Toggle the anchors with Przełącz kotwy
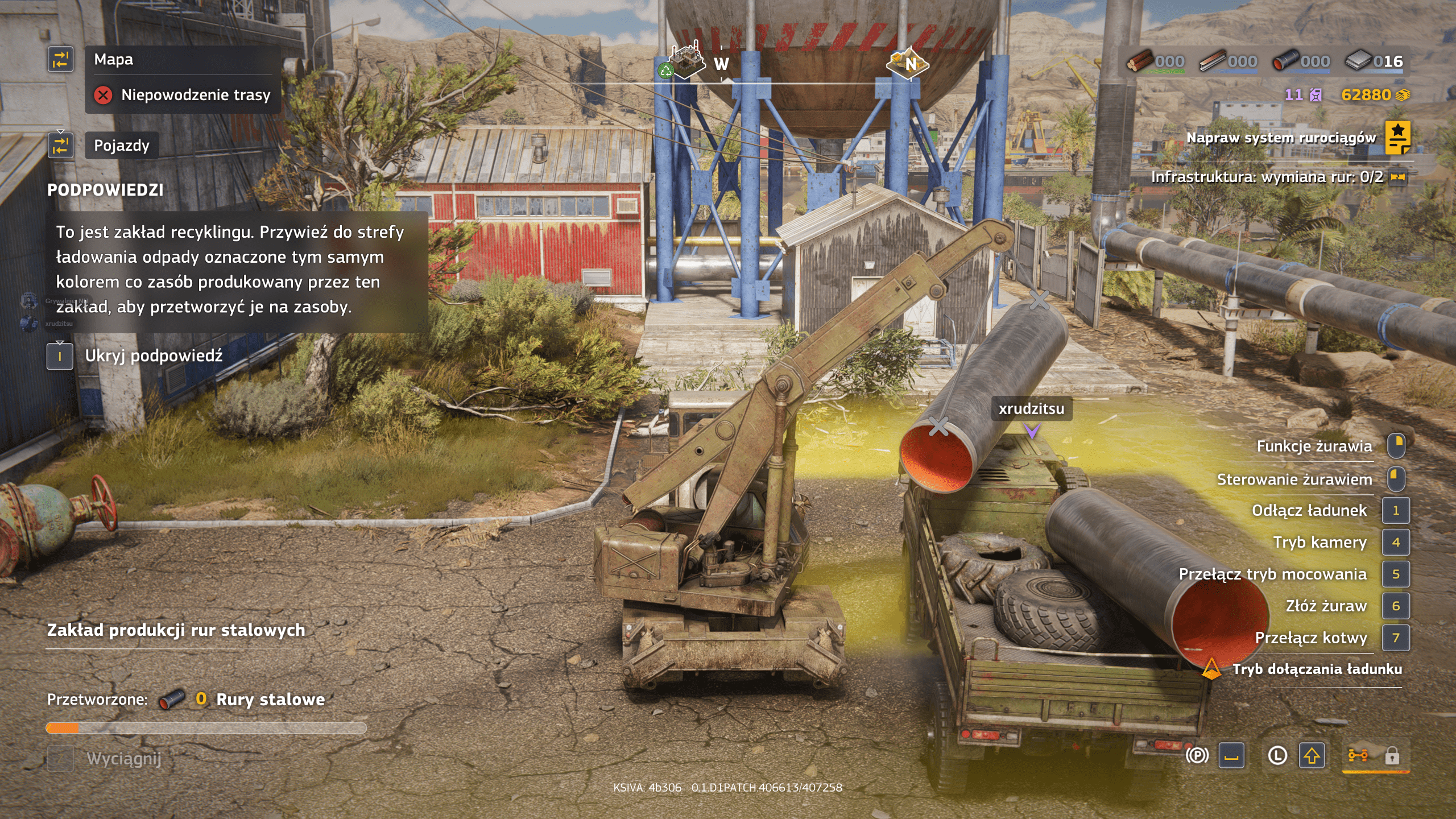Viewport: 1456px width, 819px height. (1310, 638)
